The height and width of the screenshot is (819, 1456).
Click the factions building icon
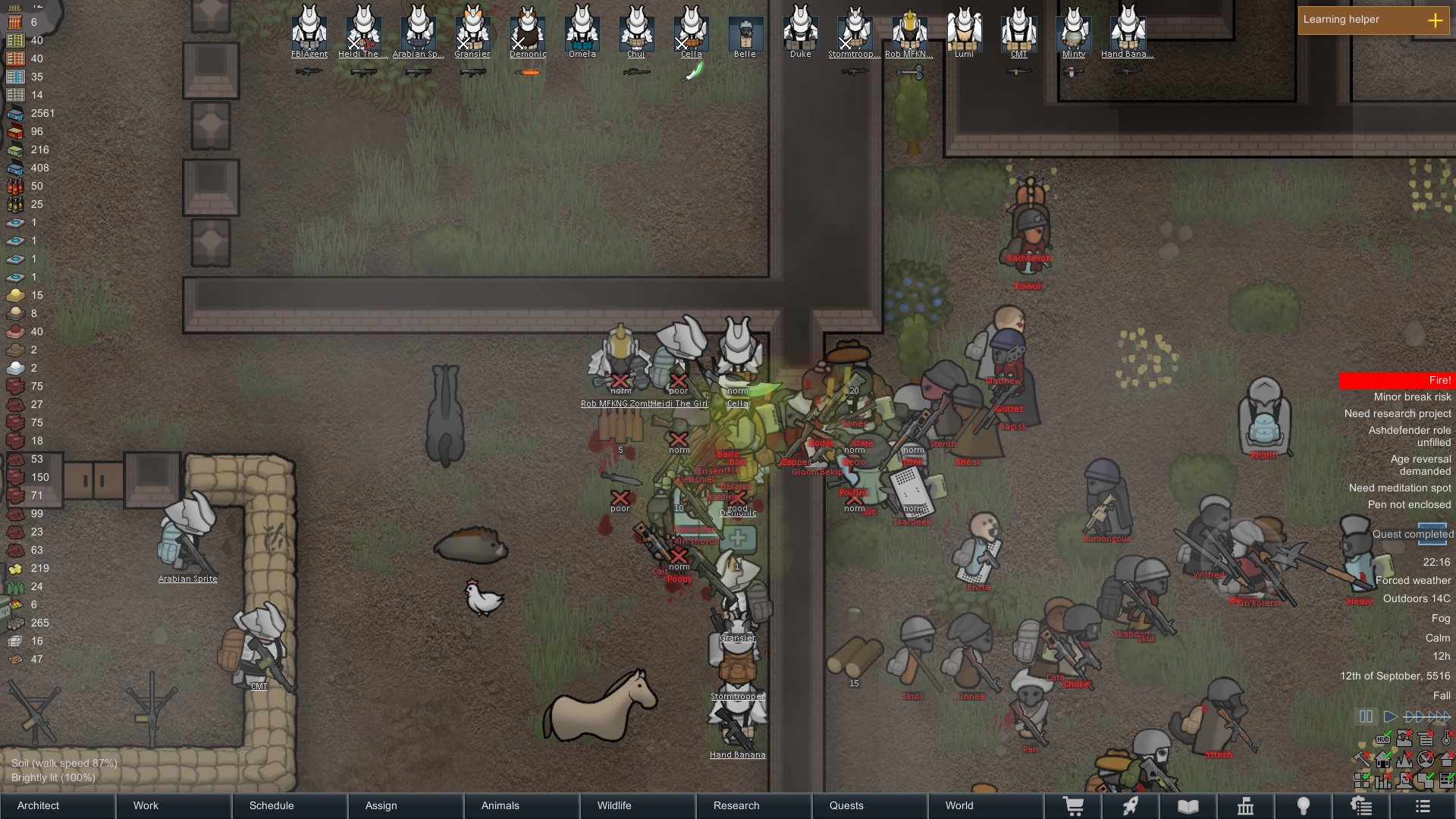pos(1247,805)
